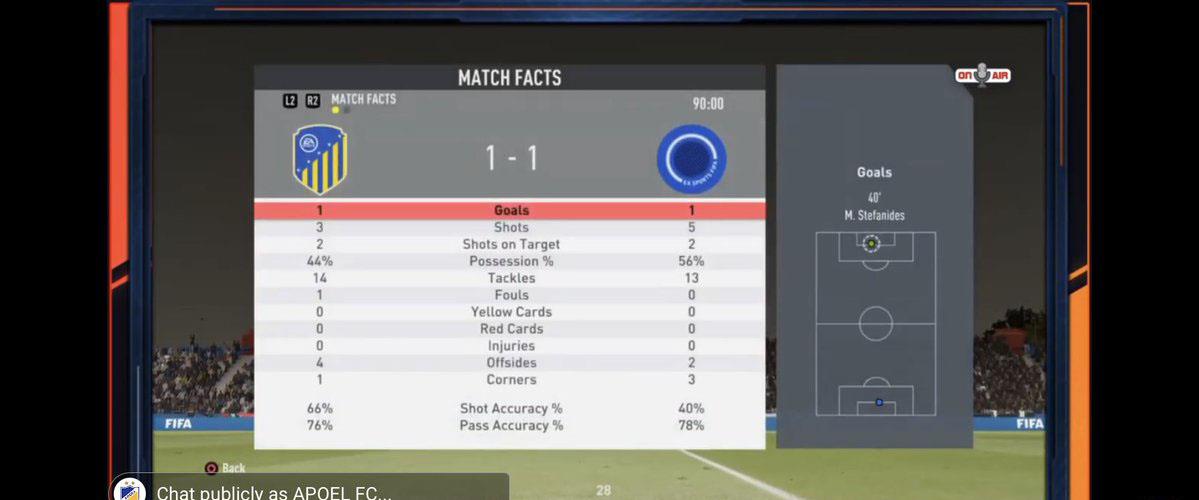
Task: Choose the Shots on Target row
Action: [510, 245]
